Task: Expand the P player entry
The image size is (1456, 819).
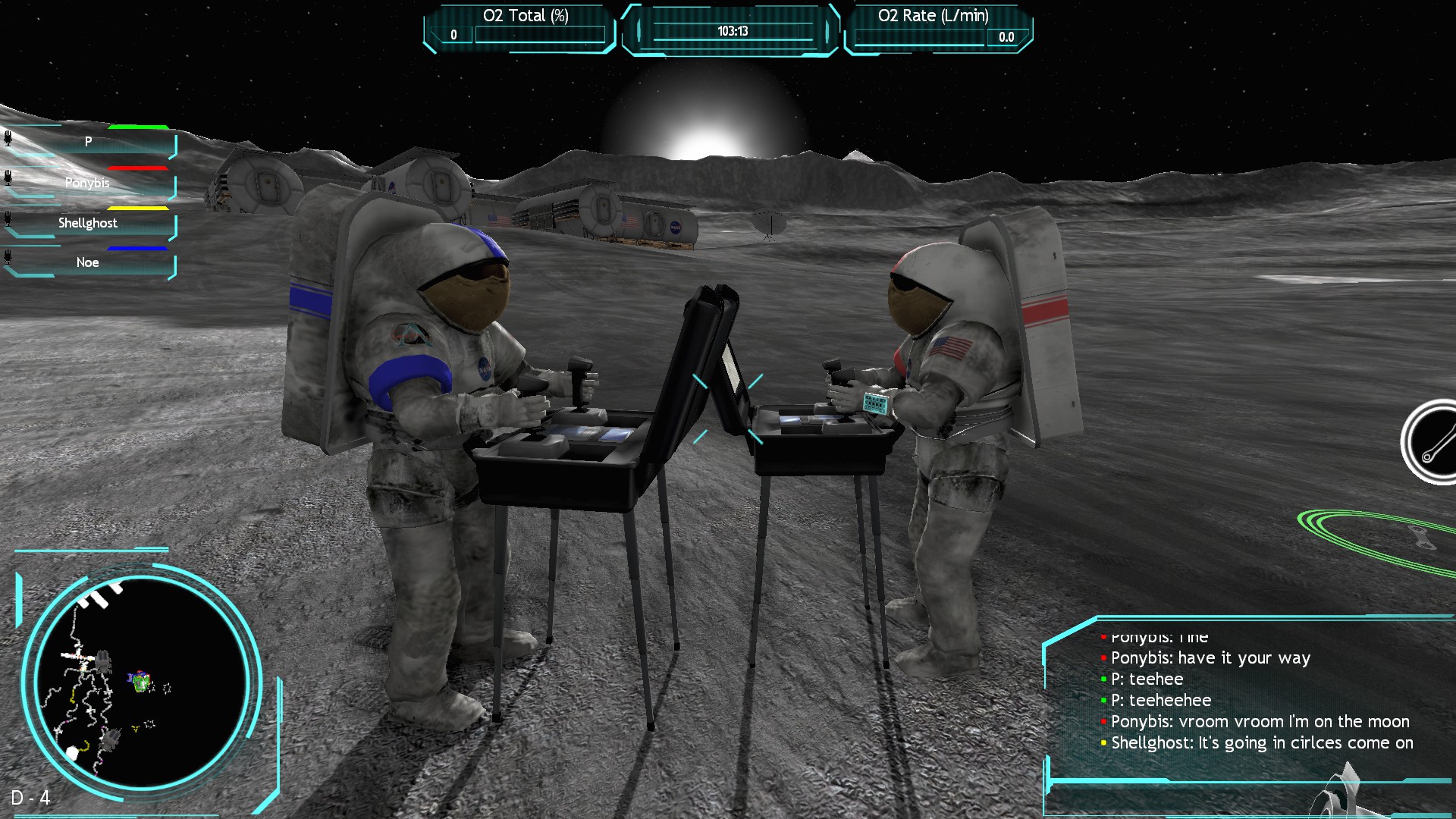Action: pos(89,141)
